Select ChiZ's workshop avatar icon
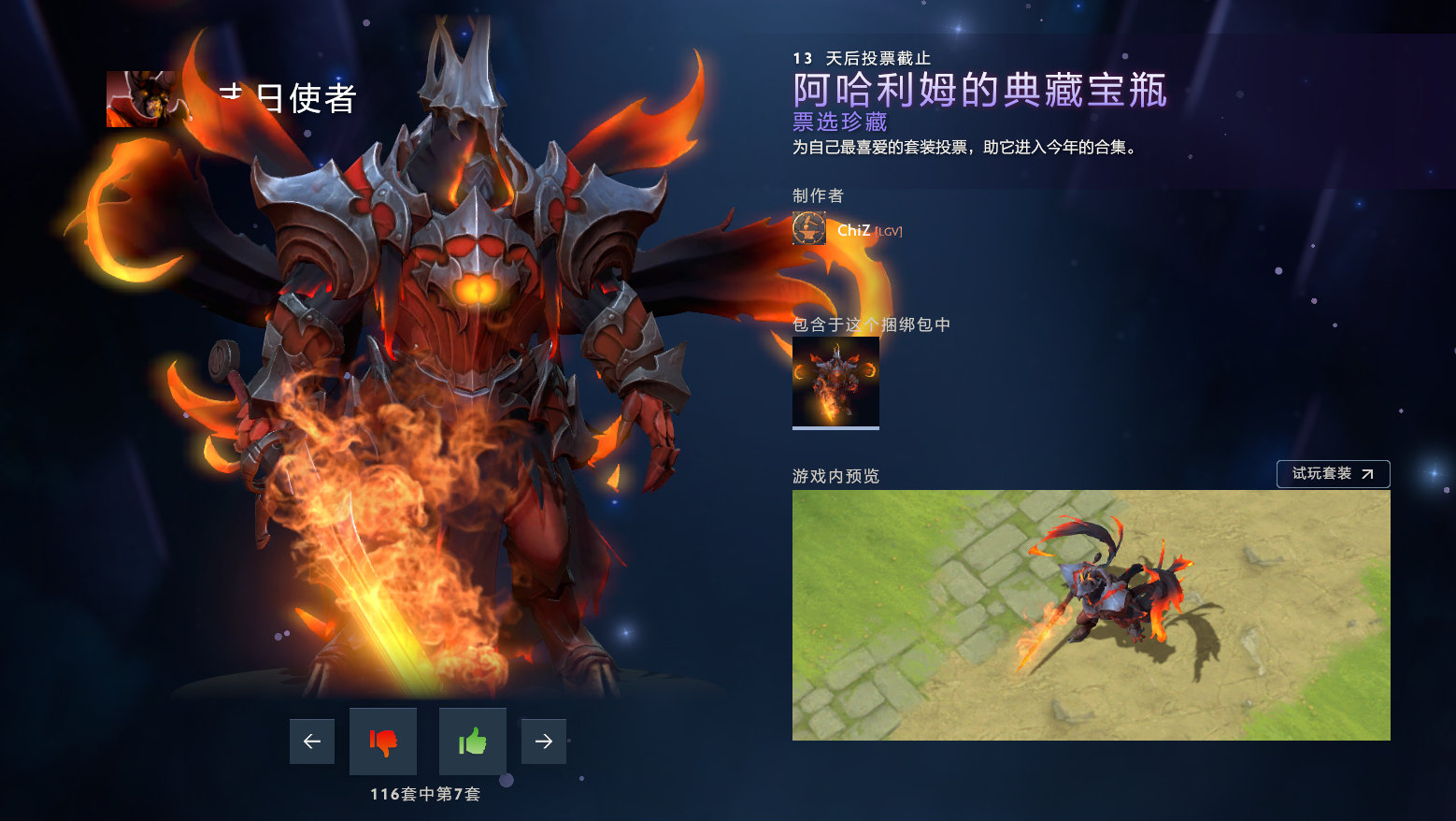Viewport: 1456px width, 821px height. [807, 227]
